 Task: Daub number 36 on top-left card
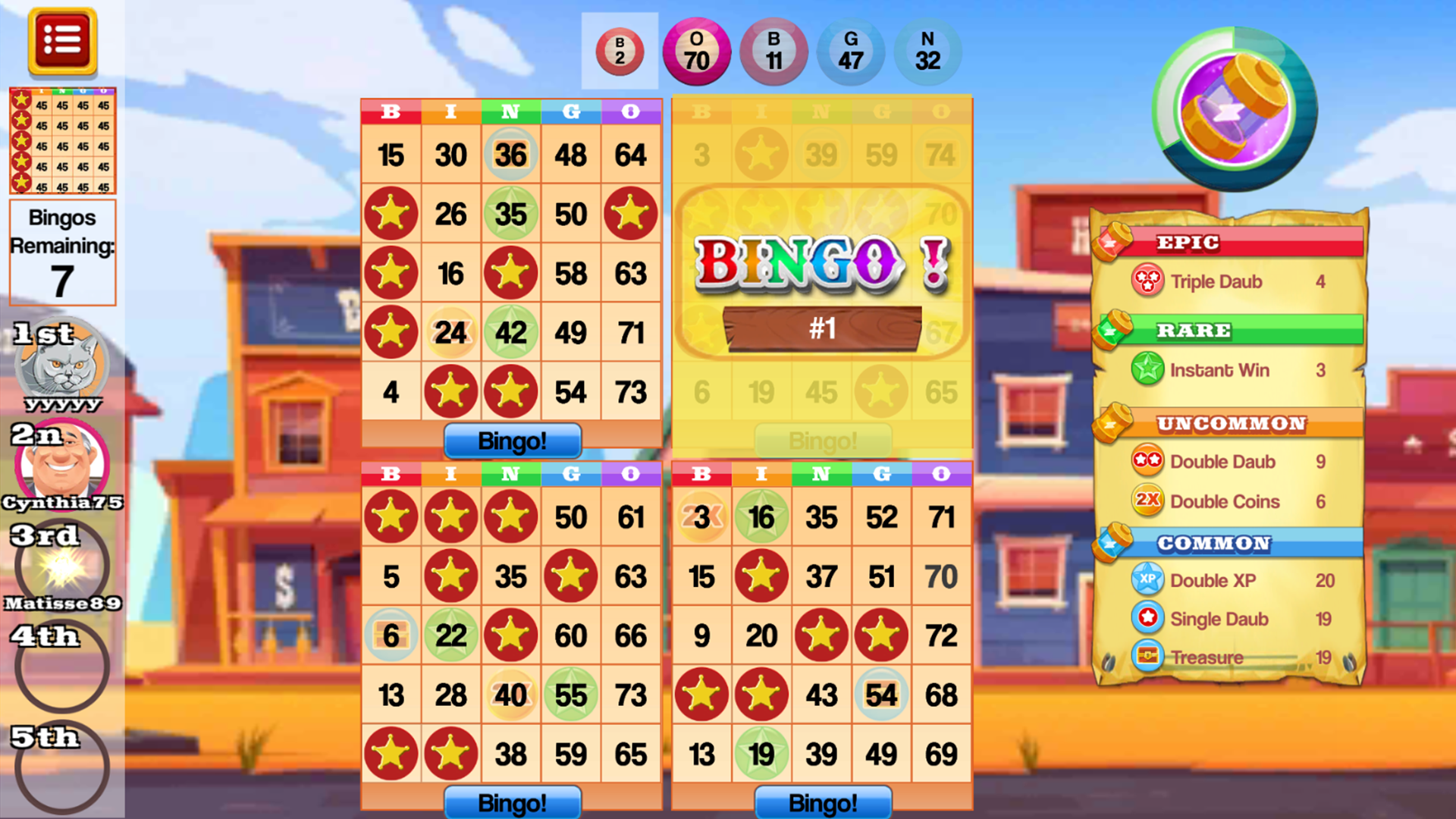[x=510, y=155]
